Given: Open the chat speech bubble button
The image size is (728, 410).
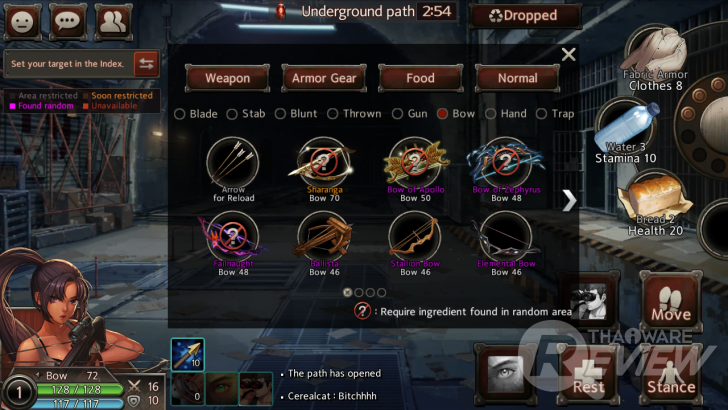Looking at the screenshot, I should (69, 20).
